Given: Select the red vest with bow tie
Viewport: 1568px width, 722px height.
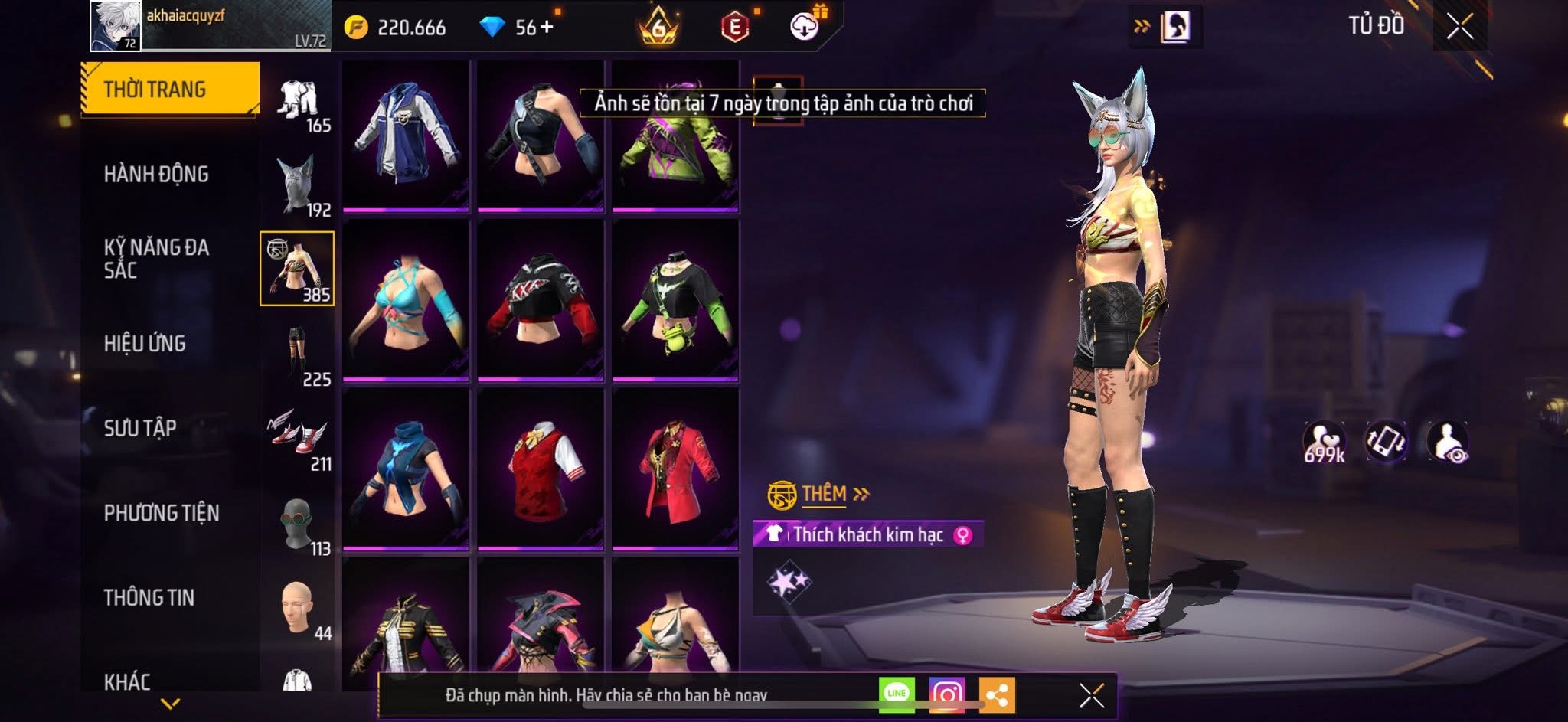Looking at the screenshot, I should [541, 469].
